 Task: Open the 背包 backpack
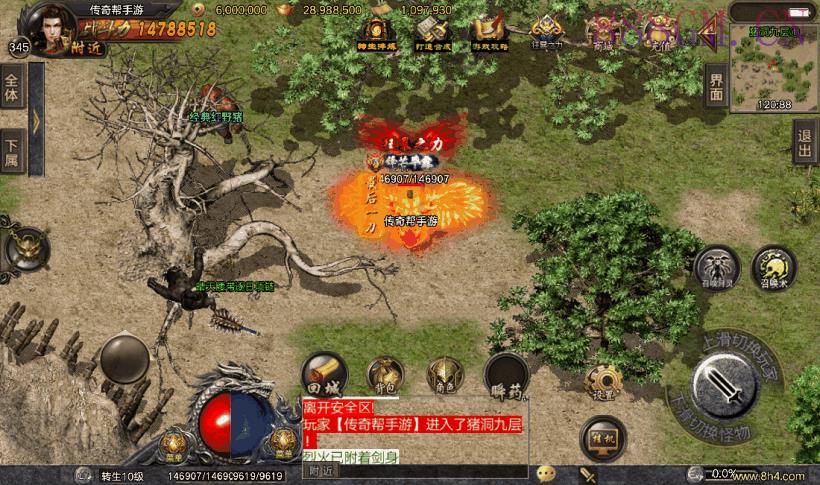385,375
